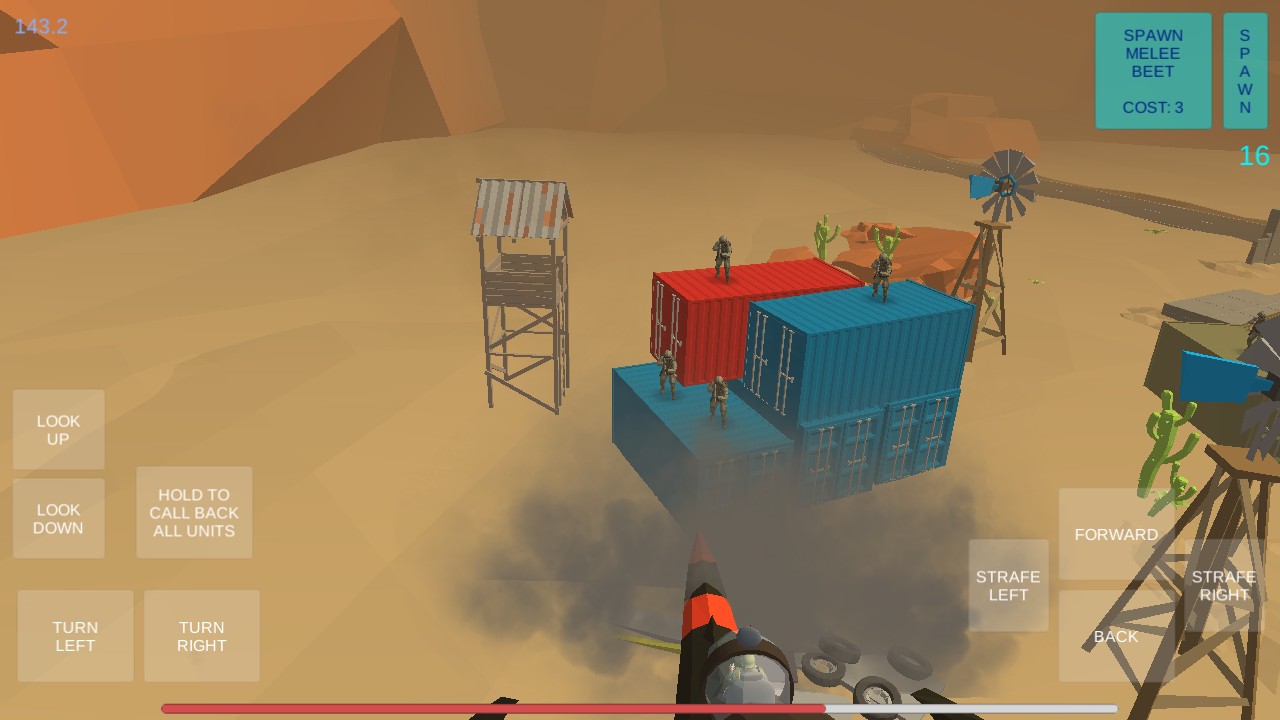The width and height of the screenshot is (1280, 720).
Task: Tilt camera with Look Up
Action: [59, 430]
